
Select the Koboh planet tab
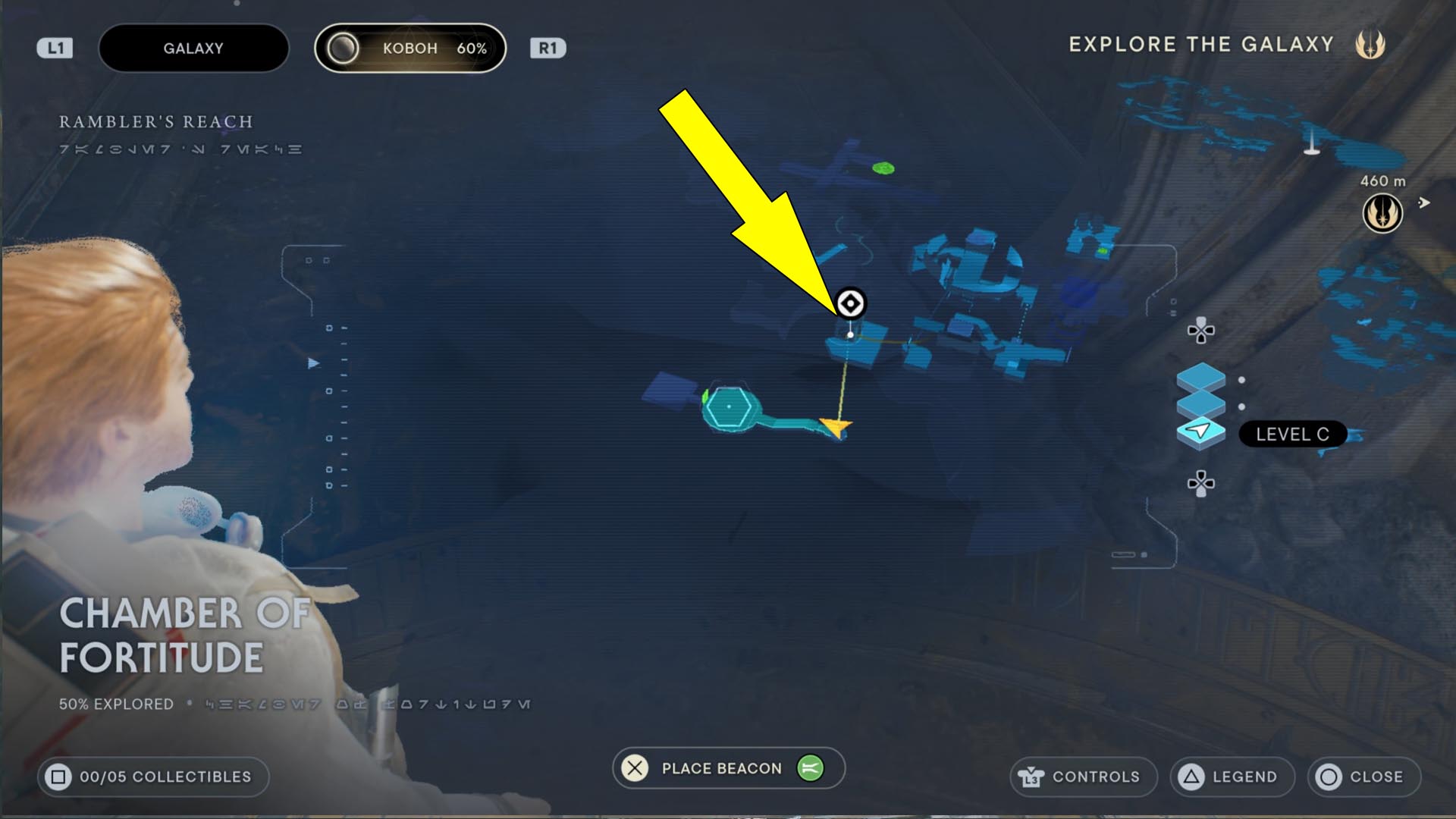[409, 48]
